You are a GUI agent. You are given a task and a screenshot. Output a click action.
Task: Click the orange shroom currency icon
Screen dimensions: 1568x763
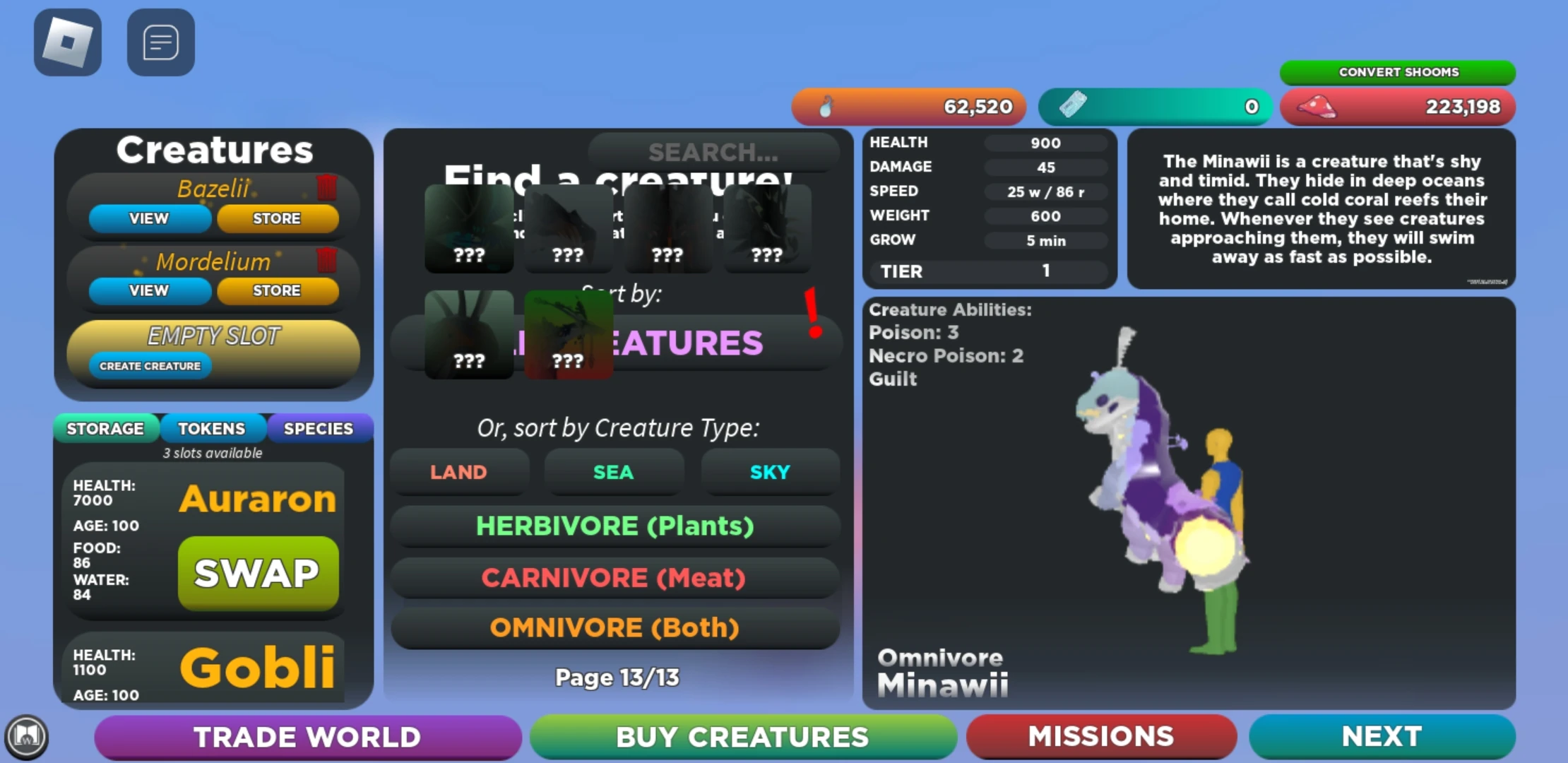(x=828, y=106)
